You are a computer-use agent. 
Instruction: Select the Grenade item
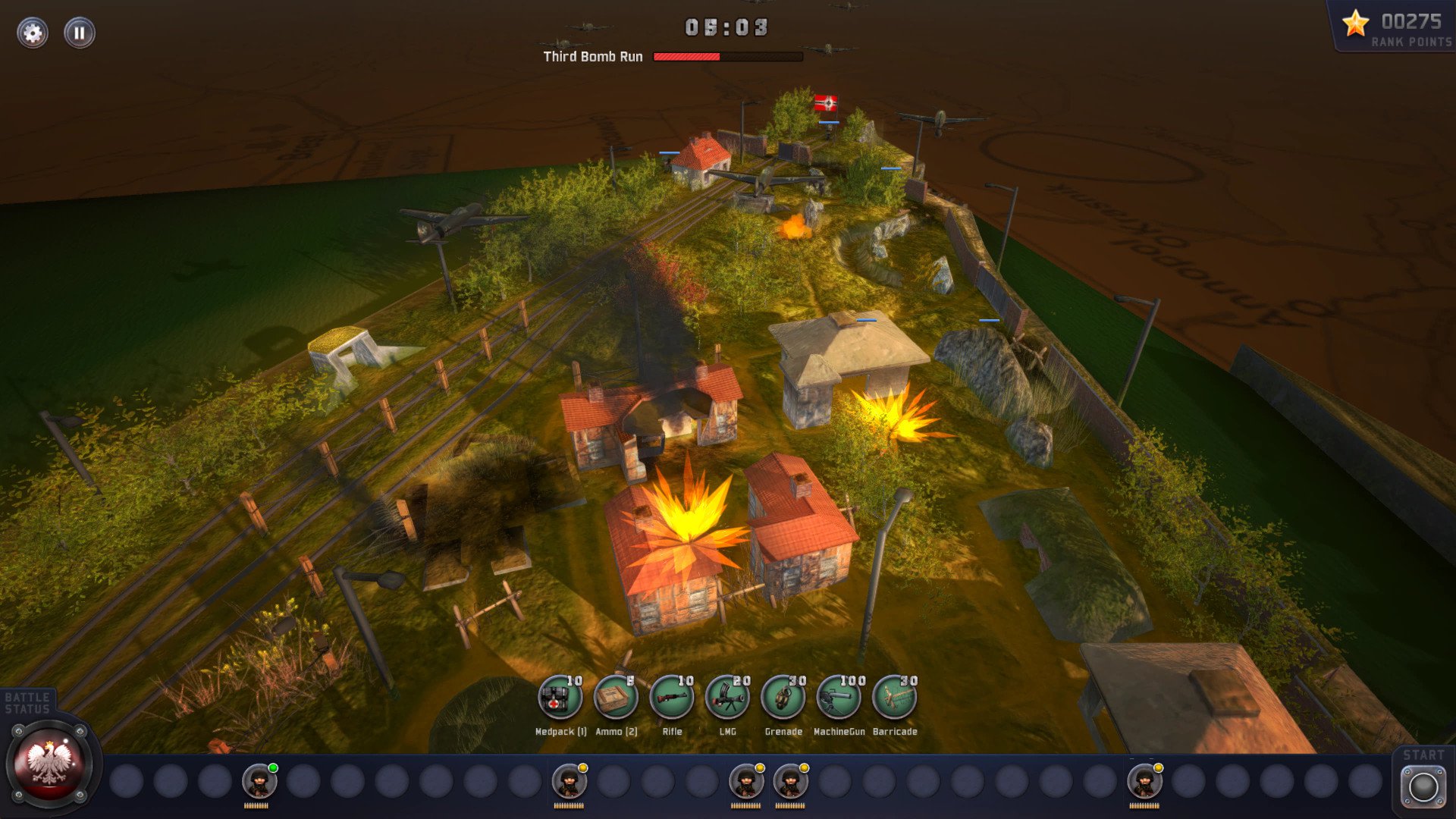[783, 698]
